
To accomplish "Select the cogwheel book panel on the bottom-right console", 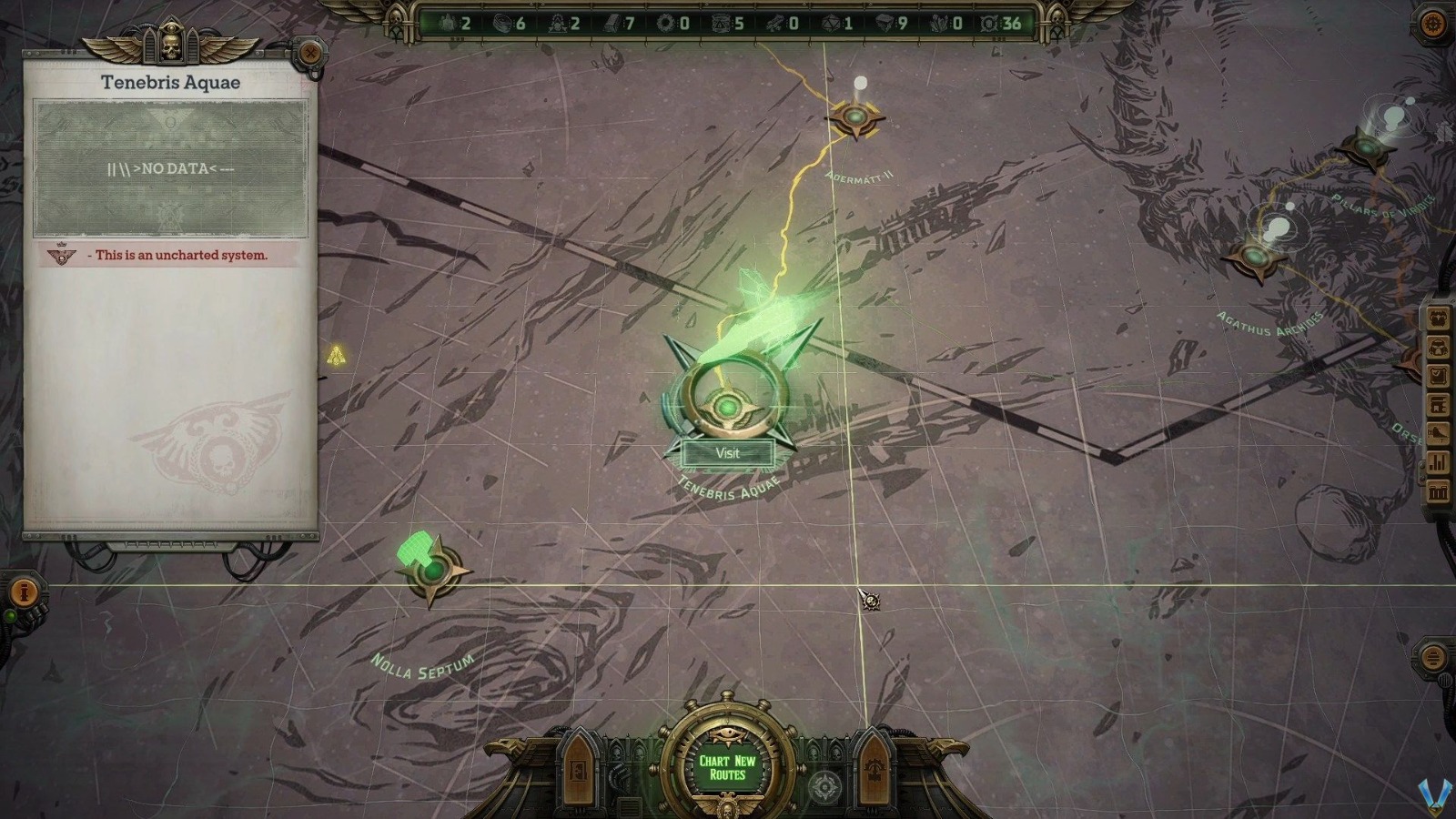I will (875, 775).
